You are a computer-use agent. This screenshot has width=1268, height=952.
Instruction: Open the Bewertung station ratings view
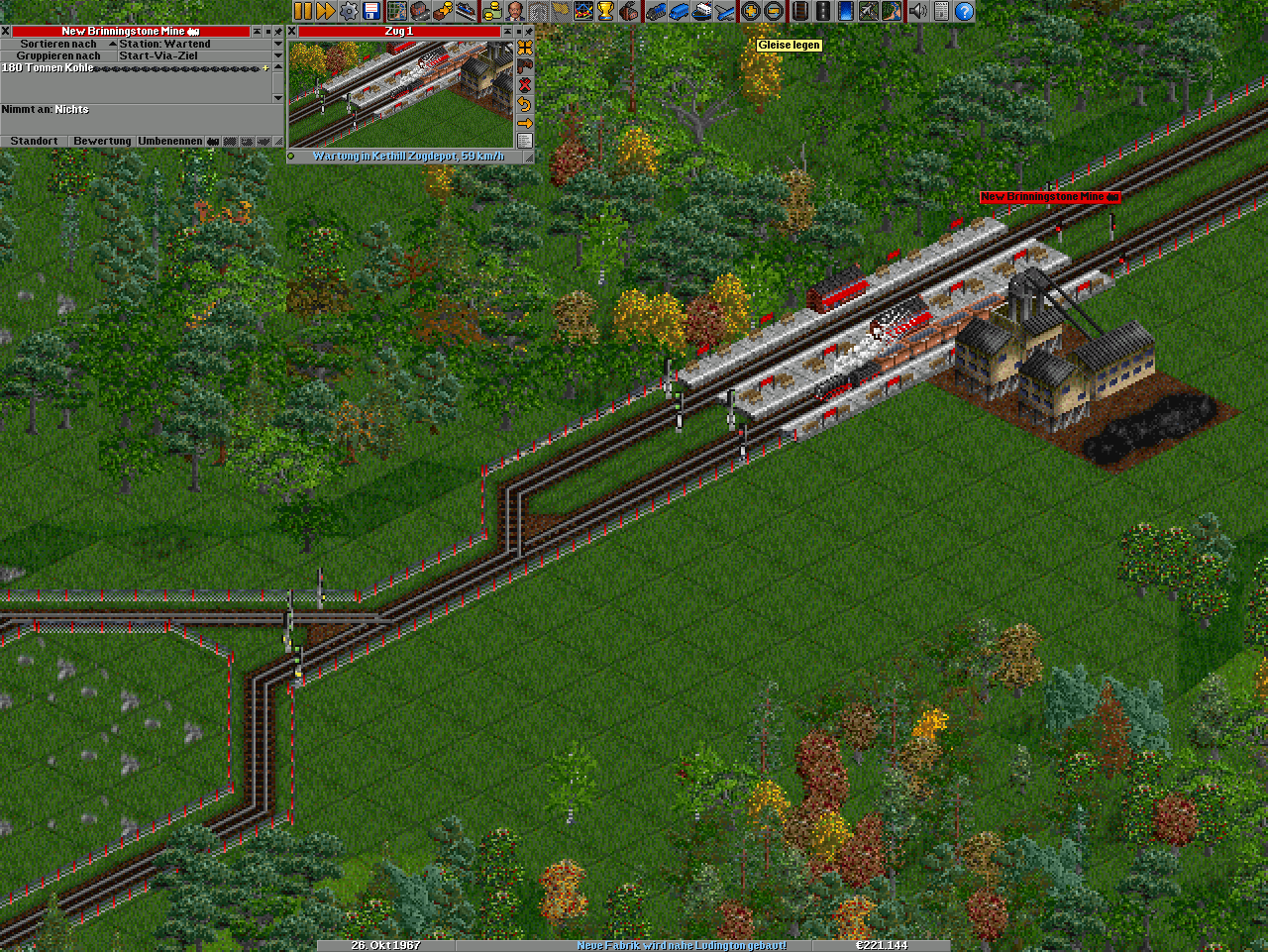[102, 142]
